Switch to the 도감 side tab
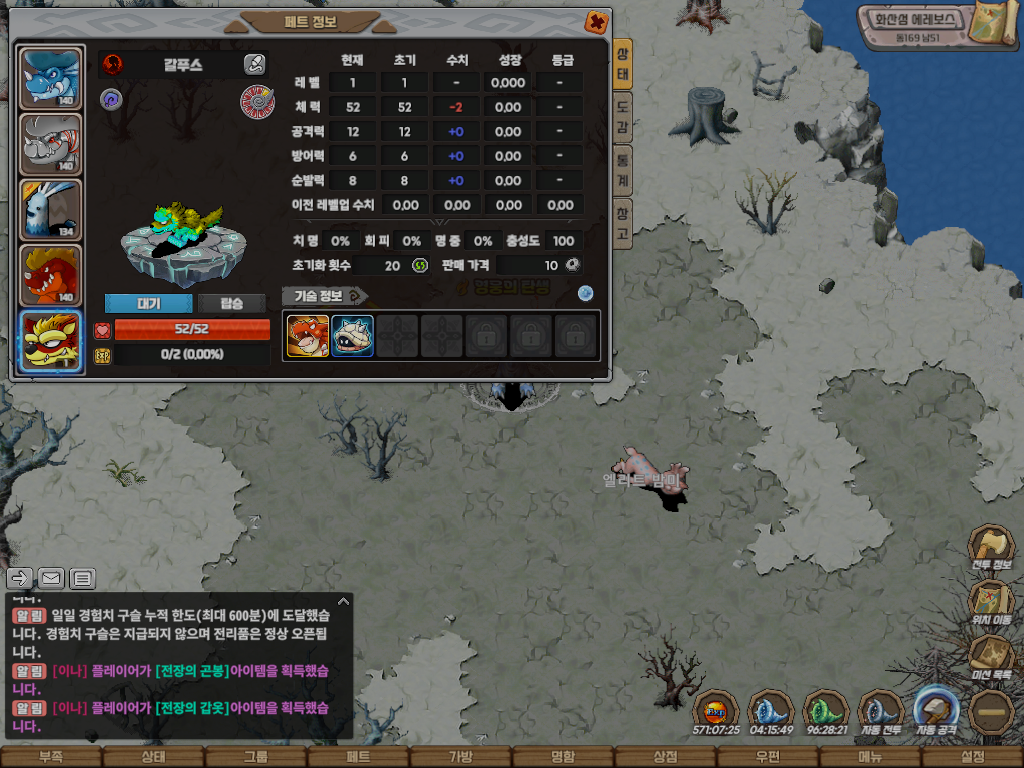 (622, 117)
